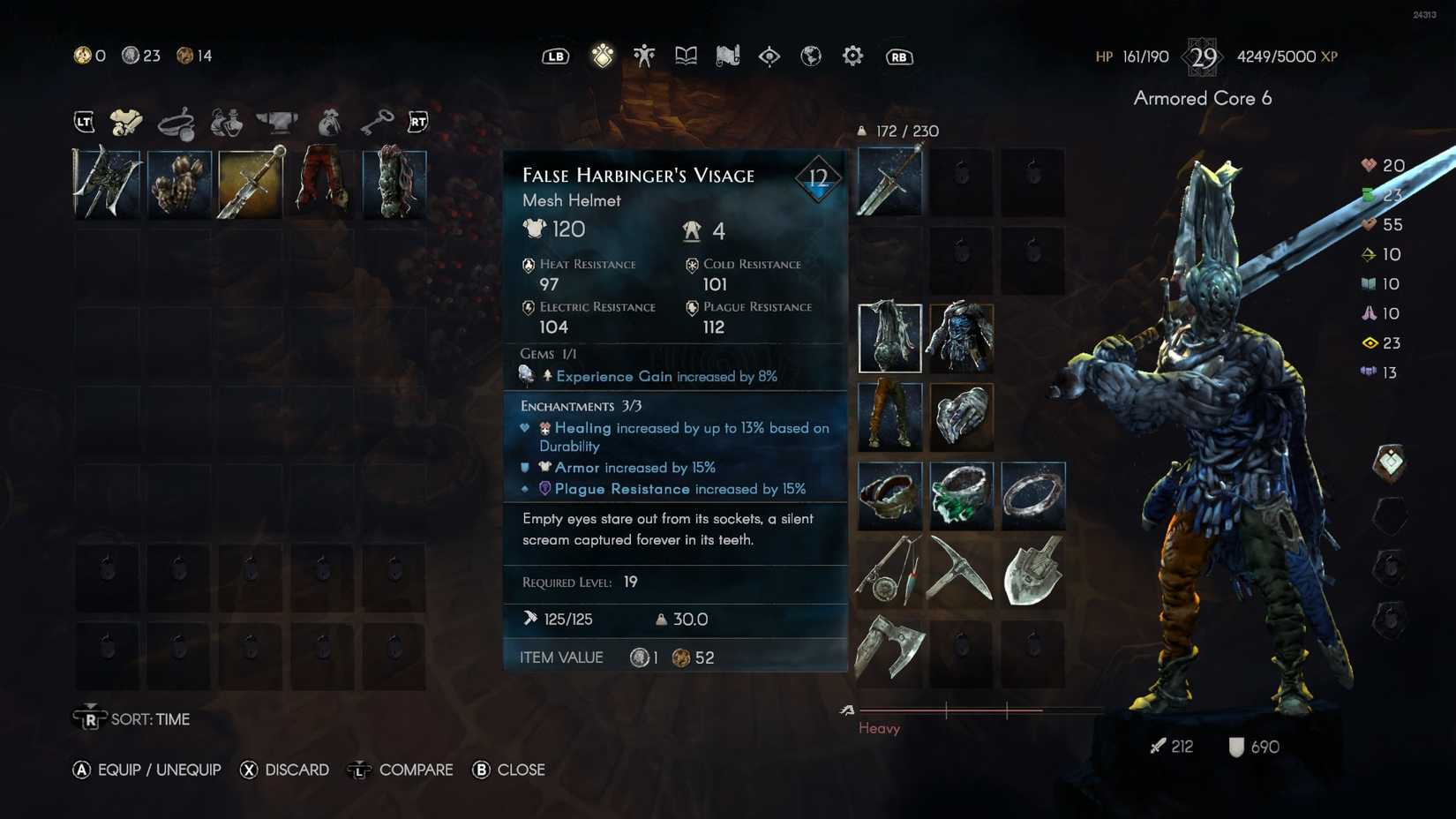Switch to the equipment tab
Screen dimensions: 1456x819
(x=126, y=121)
